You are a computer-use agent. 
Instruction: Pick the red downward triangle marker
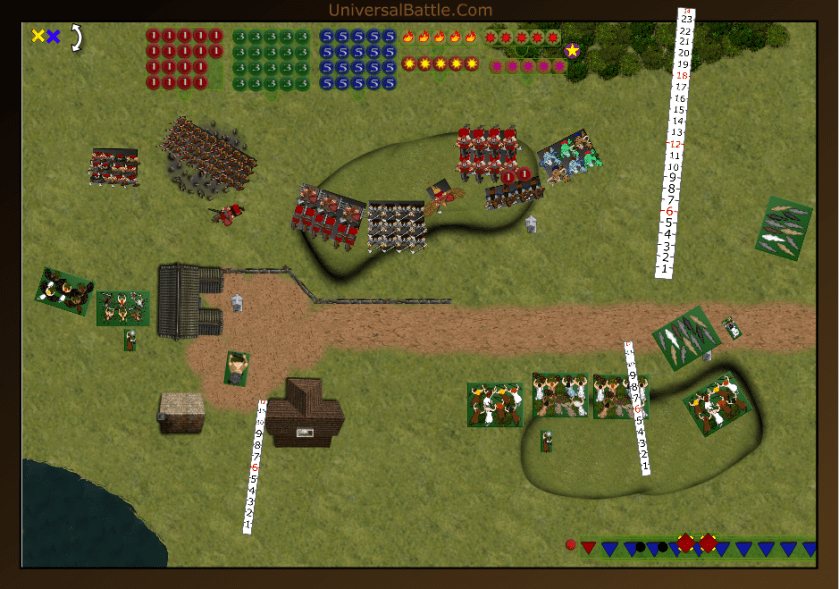(x=588, y=548)
